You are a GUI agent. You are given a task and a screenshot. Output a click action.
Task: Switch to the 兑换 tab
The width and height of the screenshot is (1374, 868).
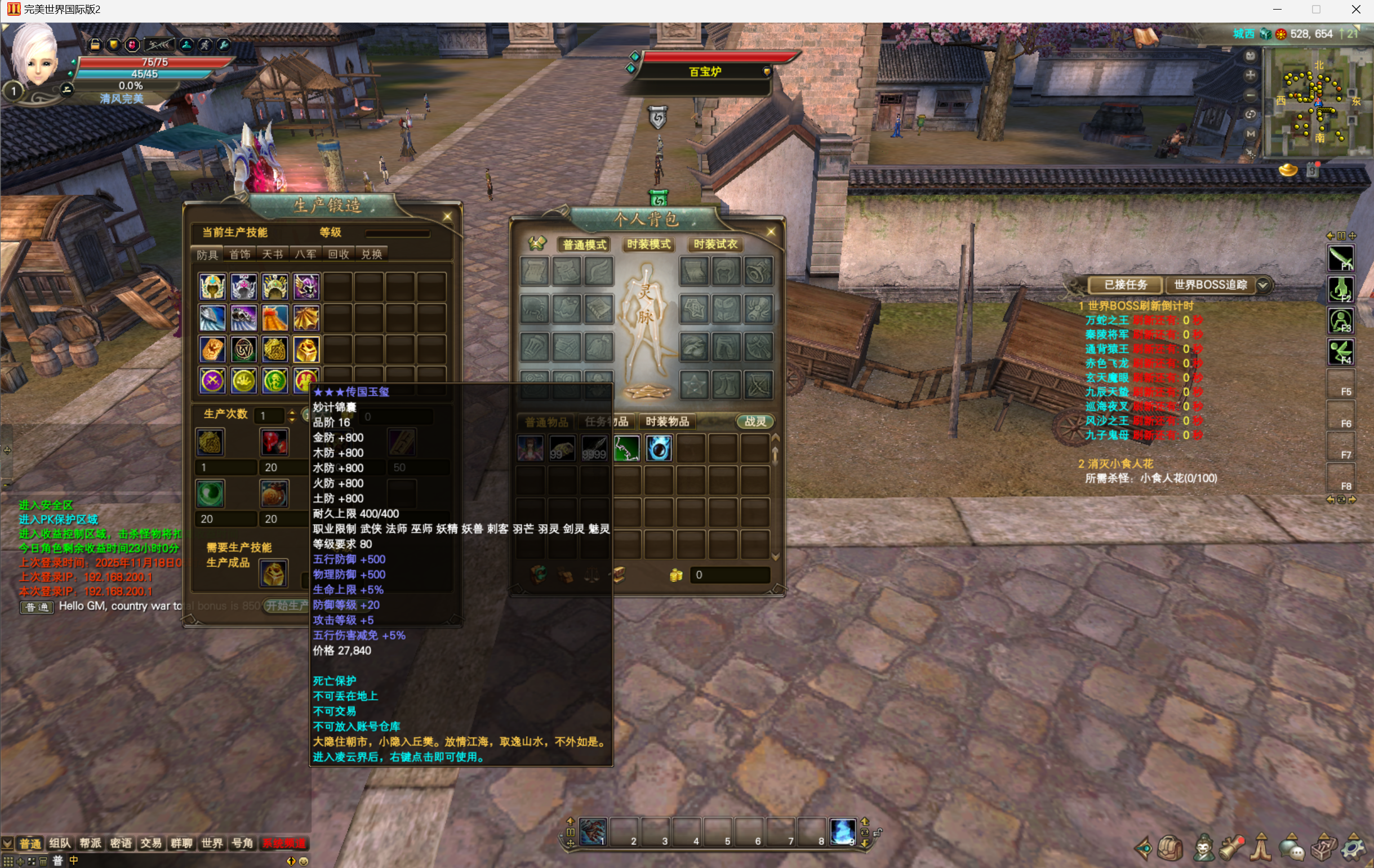point(371,255)
